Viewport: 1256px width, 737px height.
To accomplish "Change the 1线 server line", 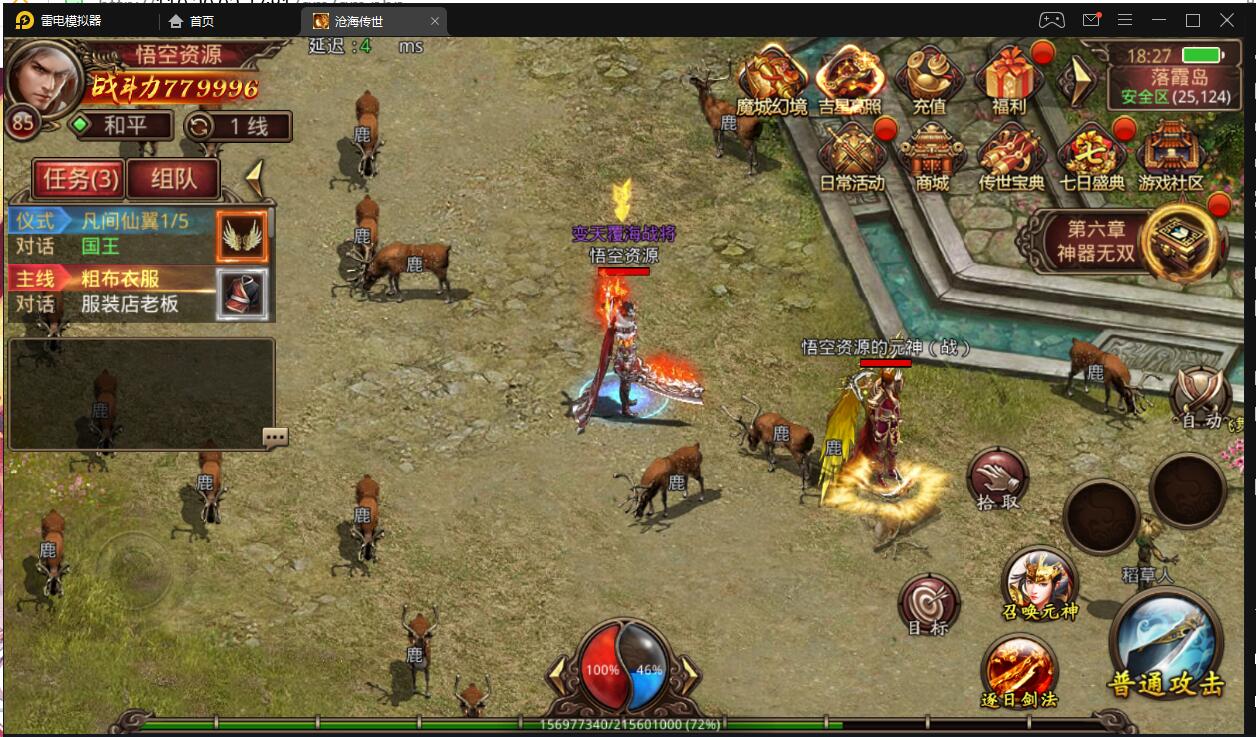I will click(x=239, y=126).
